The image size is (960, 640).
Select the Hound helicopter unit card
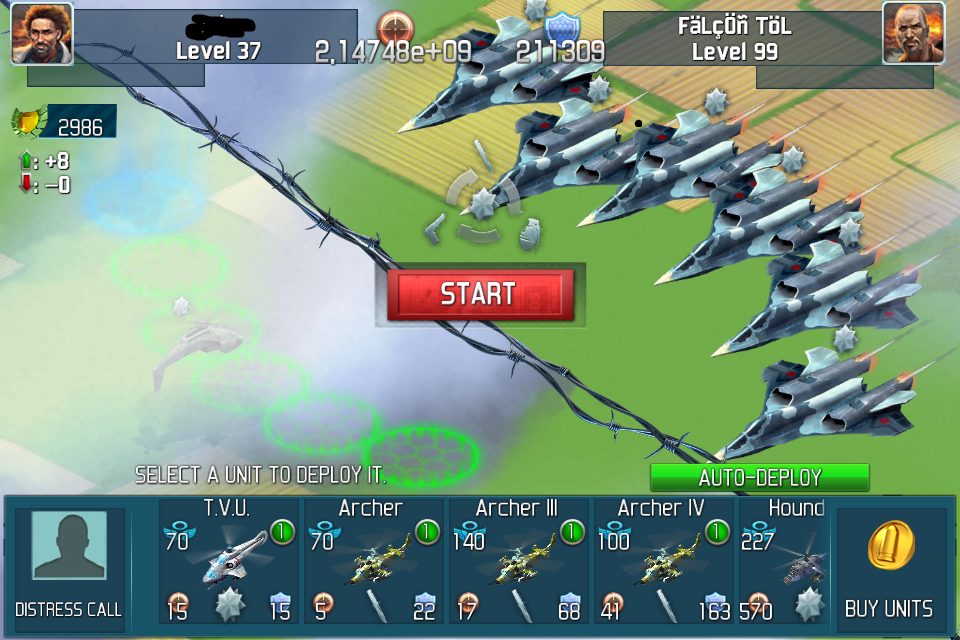[x=784, y=561]
